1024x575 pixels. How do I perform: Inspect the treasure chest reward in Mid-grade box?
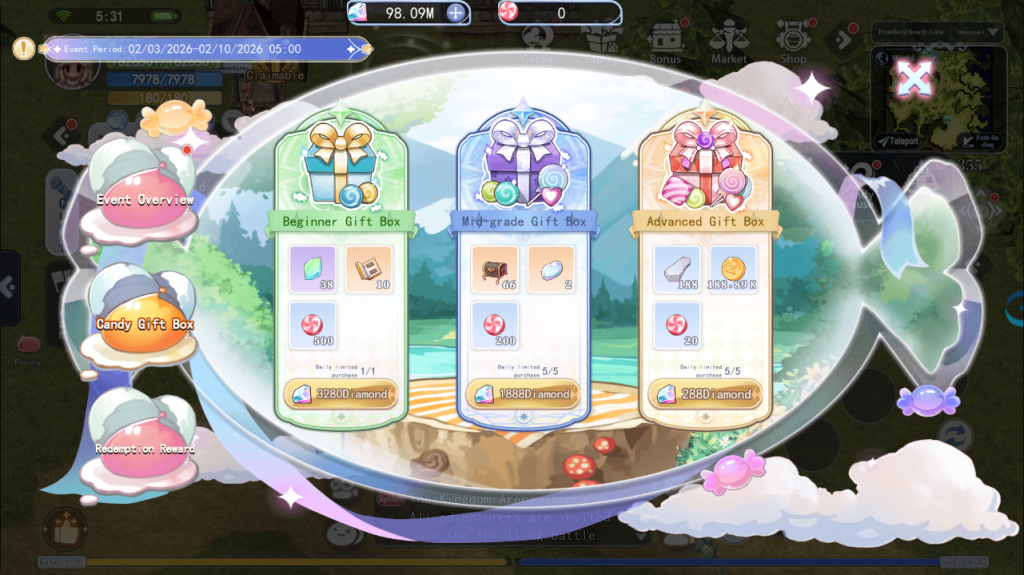(x=494, y=270)
